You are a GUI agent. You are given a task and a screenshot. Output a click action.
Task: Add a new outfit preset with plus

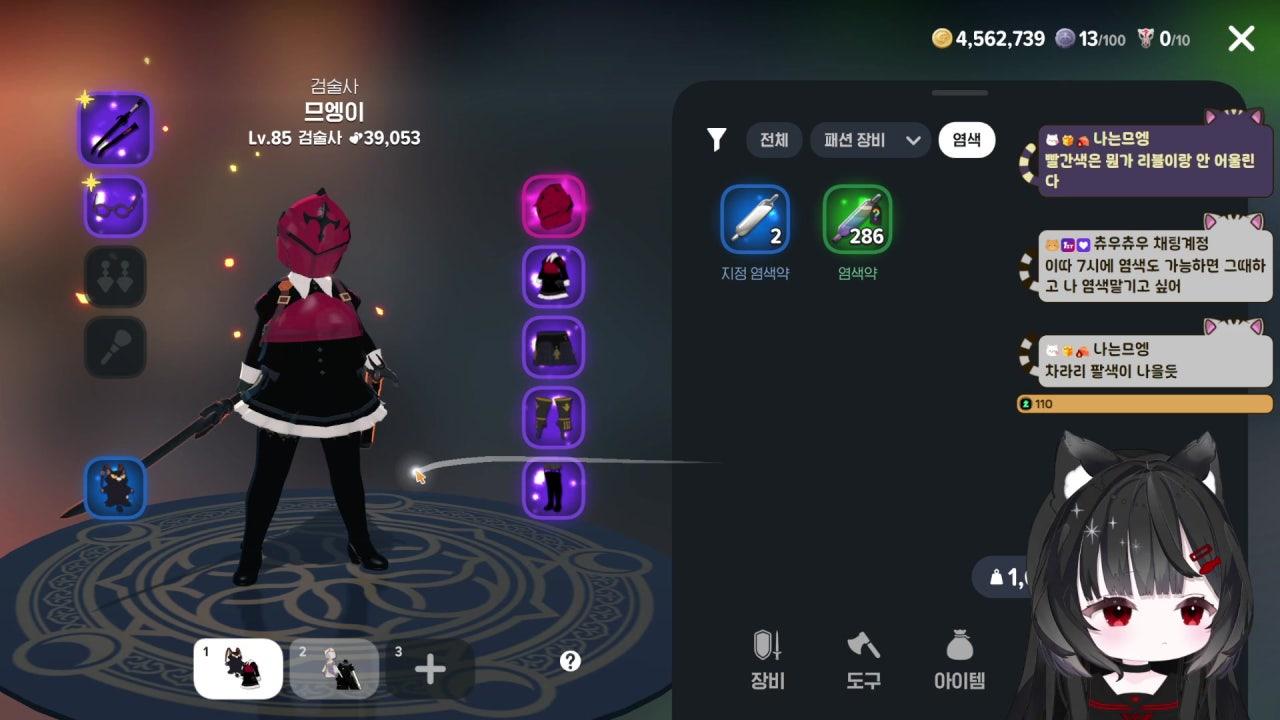430,668
